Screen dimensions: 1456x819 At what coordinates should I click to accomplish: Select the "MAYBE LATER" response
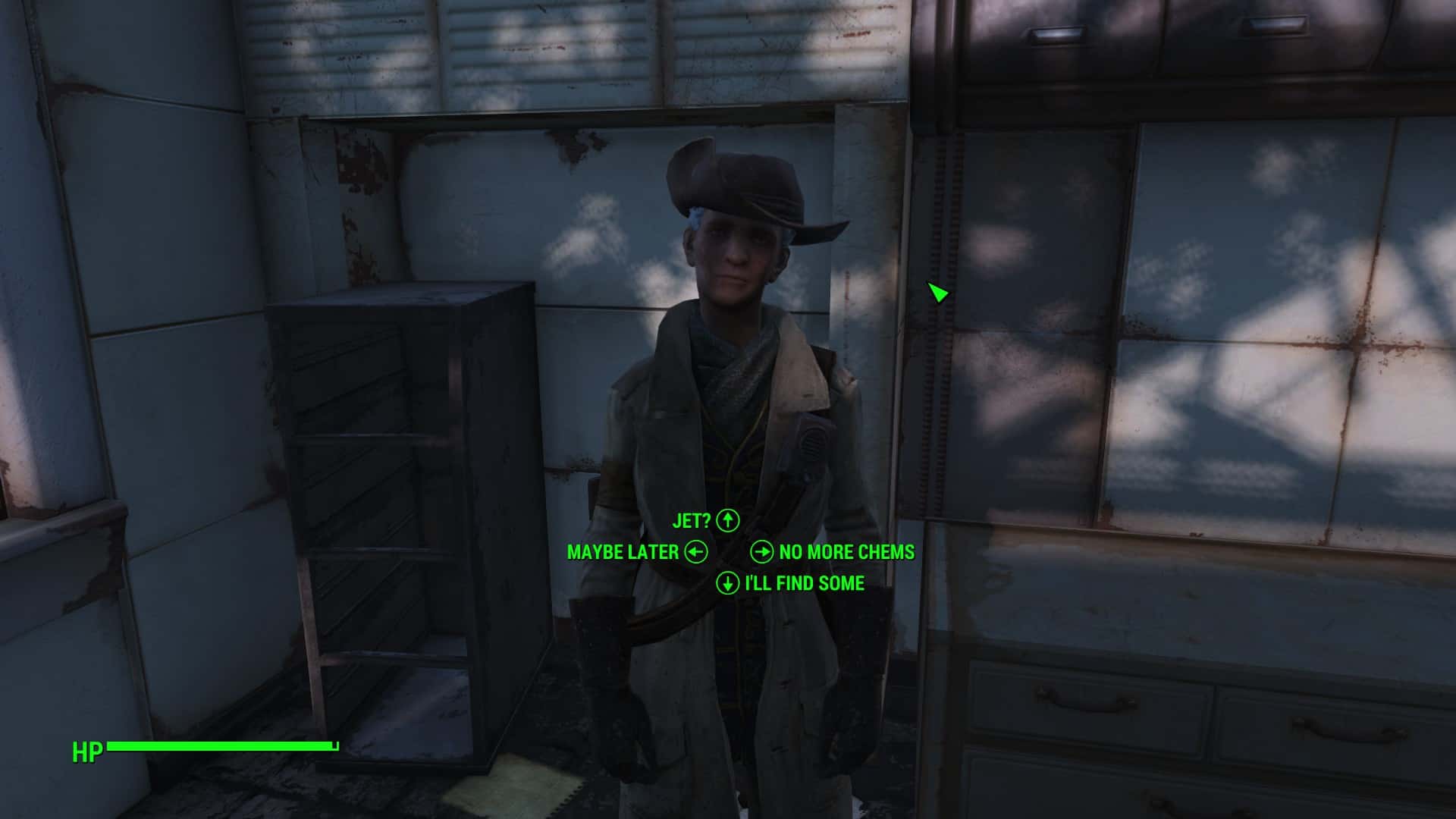pyautogui.click(x=623, y=552)
